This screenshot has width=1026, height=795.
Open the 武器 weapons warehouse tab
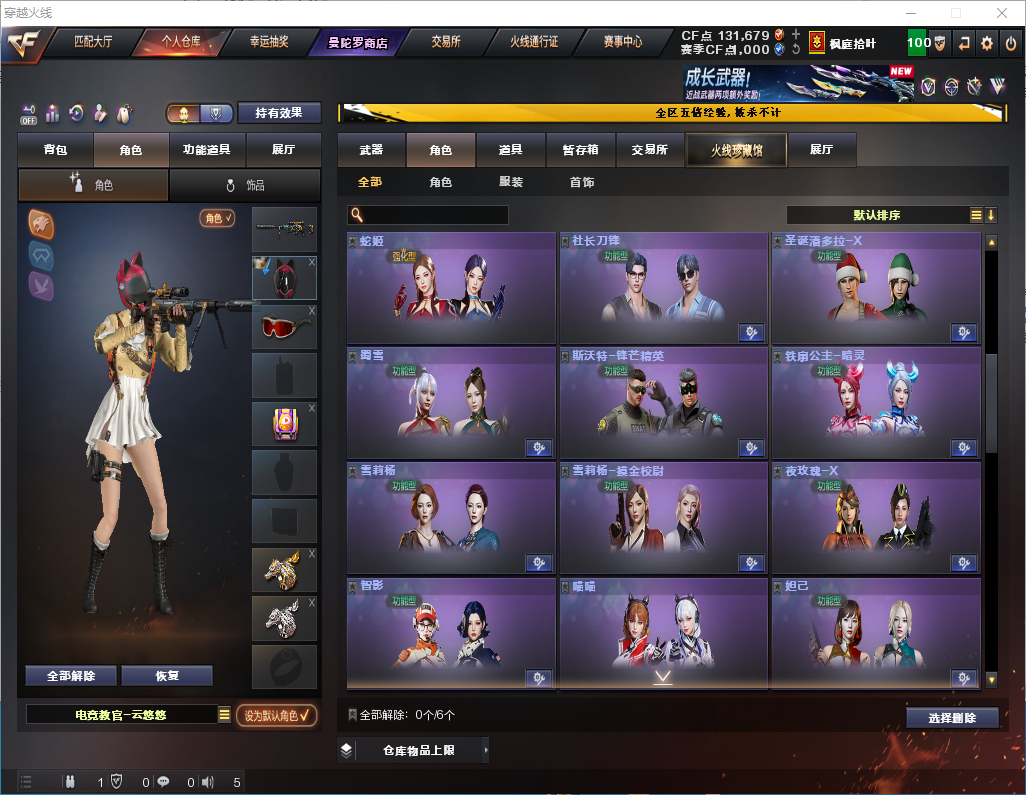(x=371, y=150)
